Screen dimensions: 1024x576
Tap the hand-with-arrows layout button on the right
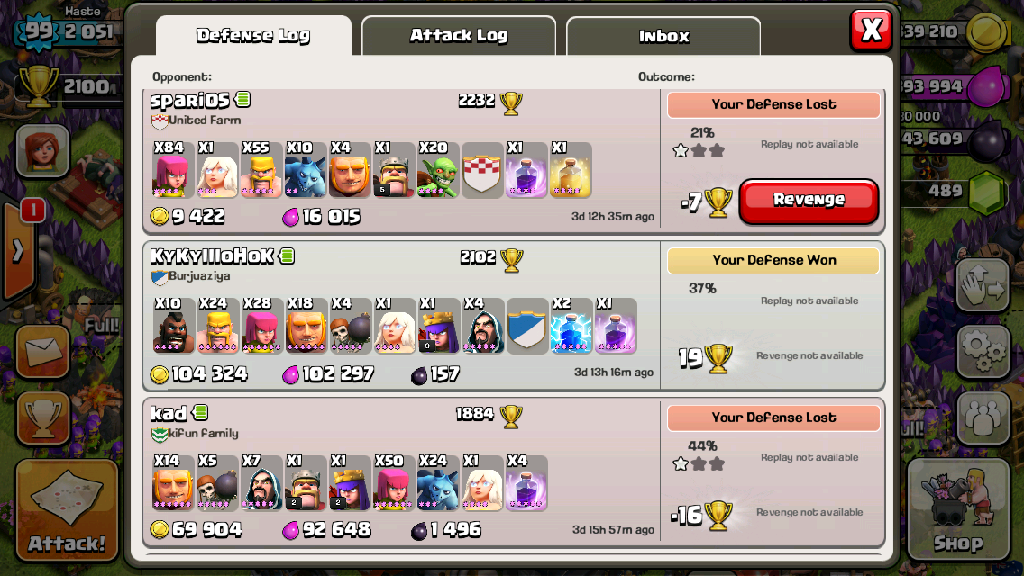[984, 287]
